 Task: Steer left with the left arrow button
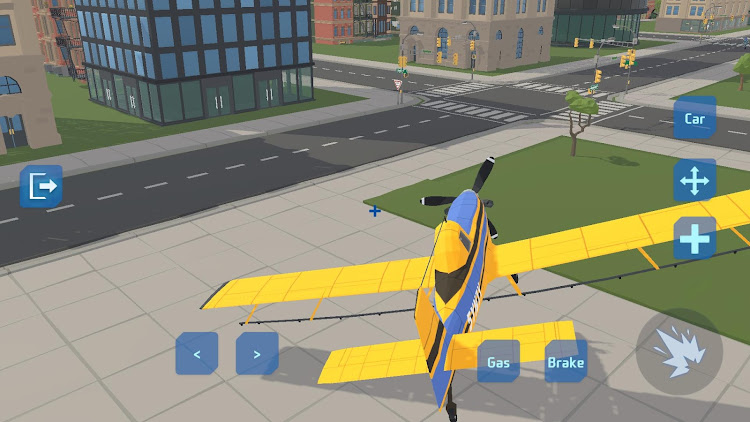coord(197,354)
